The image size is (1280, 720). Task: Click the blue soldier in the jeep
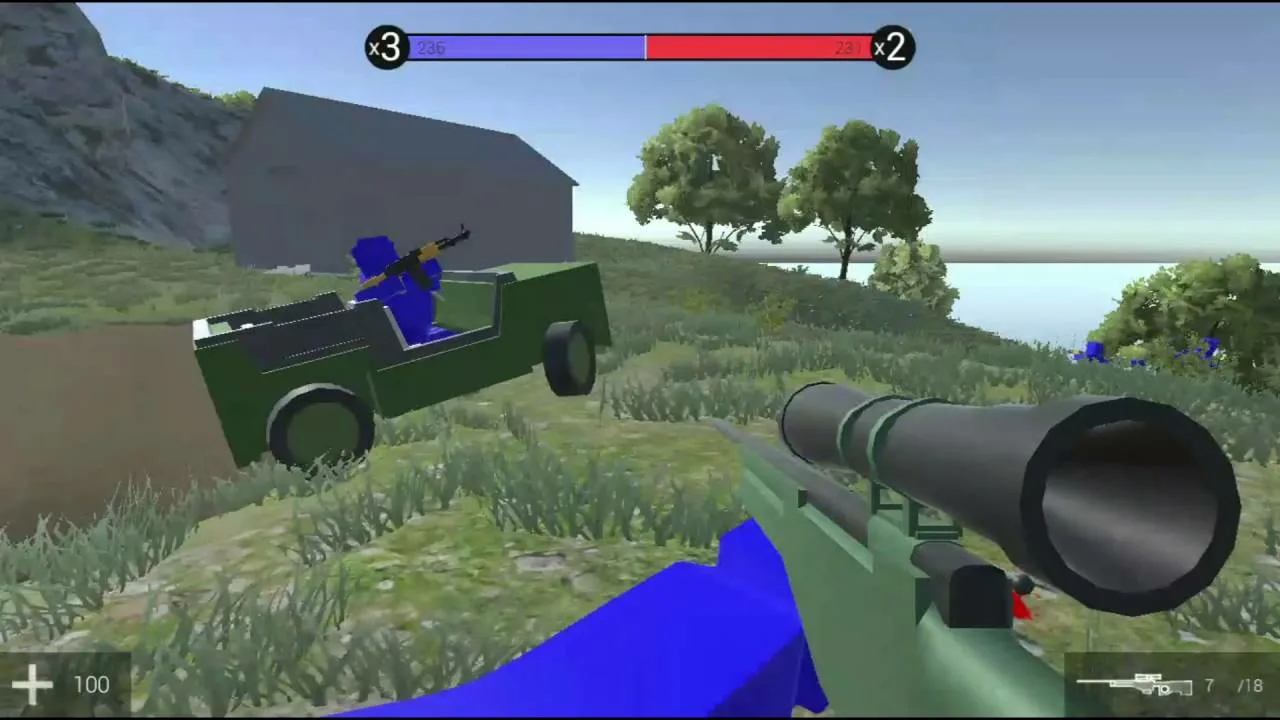click(400, 285)
